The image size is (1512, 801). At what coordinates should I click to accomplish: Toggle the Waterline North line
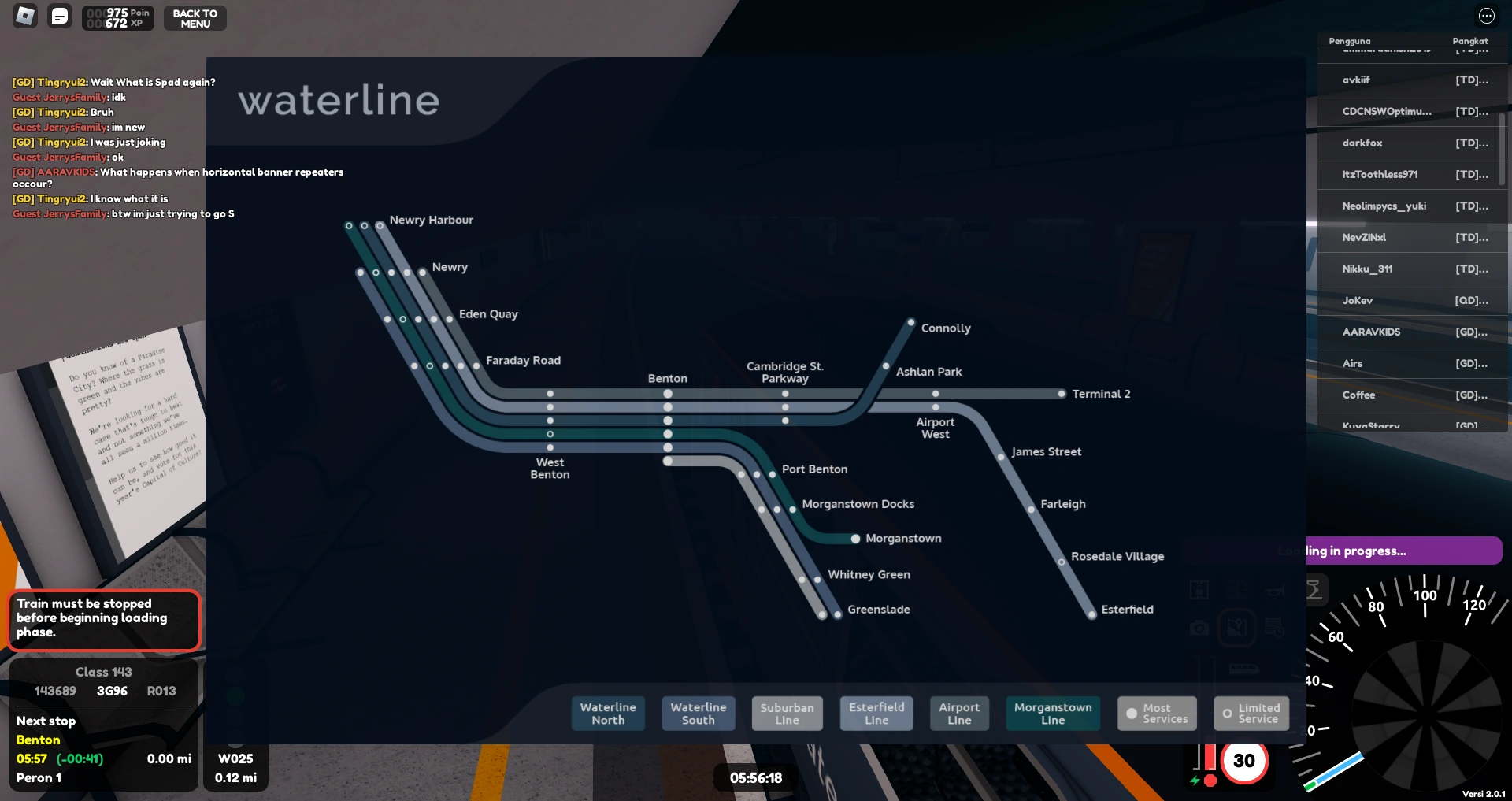pyautogui.click(x=608, y=713)
